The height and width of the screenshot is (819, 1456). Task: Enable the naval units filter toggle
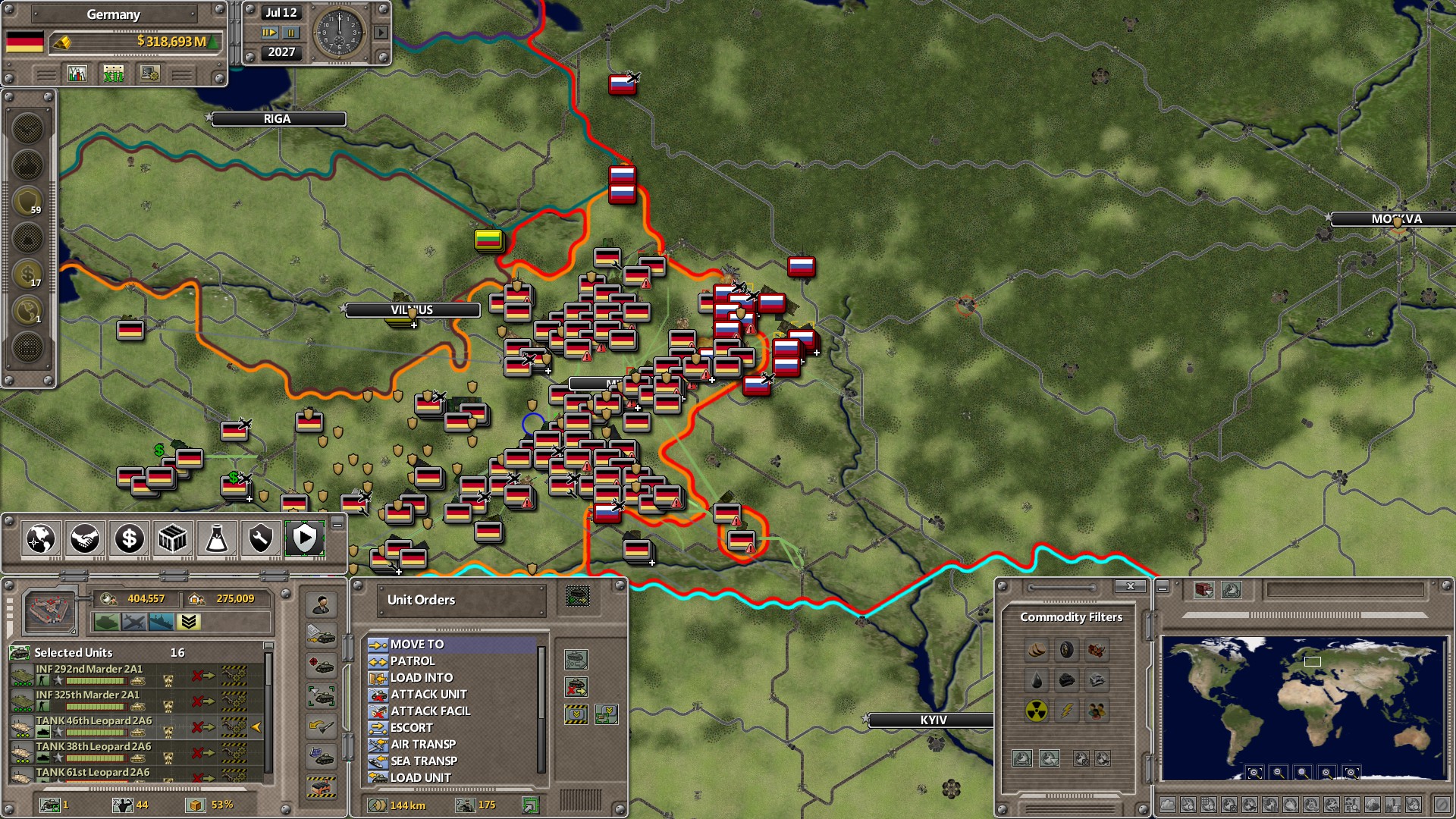pos(162,622)
